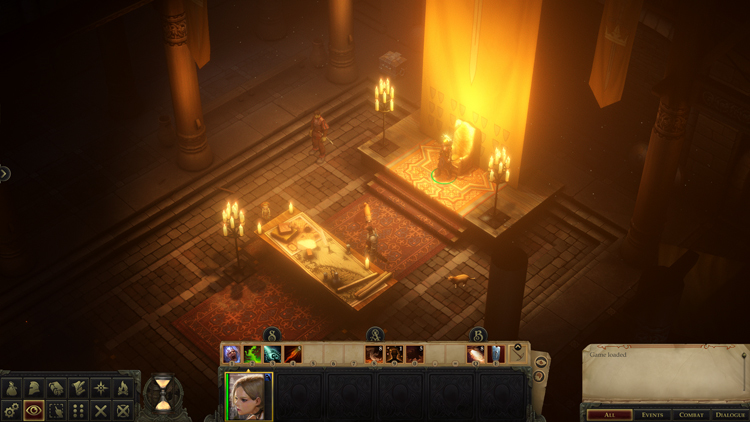Switch to the Events log tab
Screen dimensions: 750x422
point(652,414)
